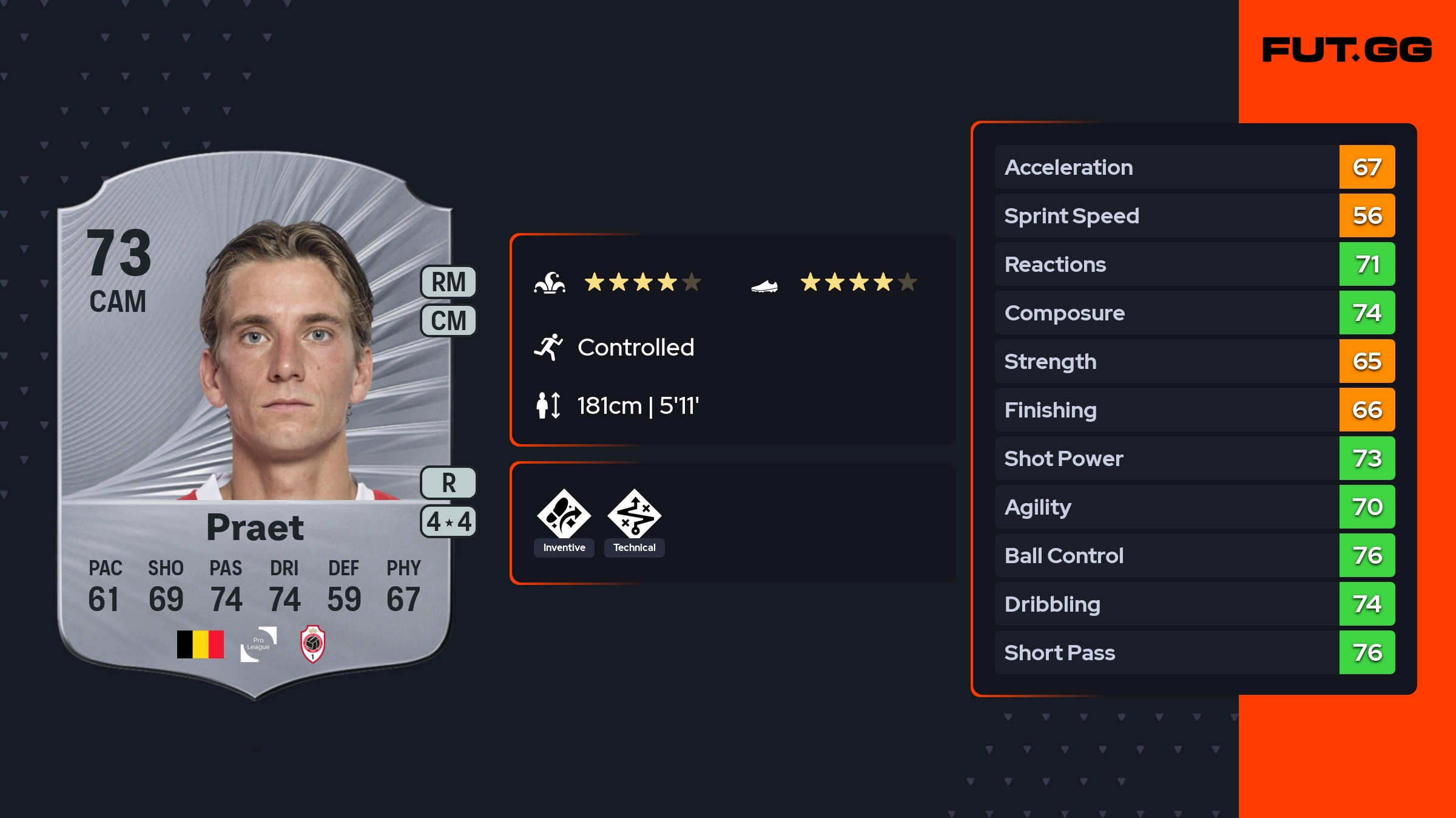The width and height of the screenshot is (1456, 818).
Task: Open the FUT.GG logo link
Action: tap(1347, 50)
